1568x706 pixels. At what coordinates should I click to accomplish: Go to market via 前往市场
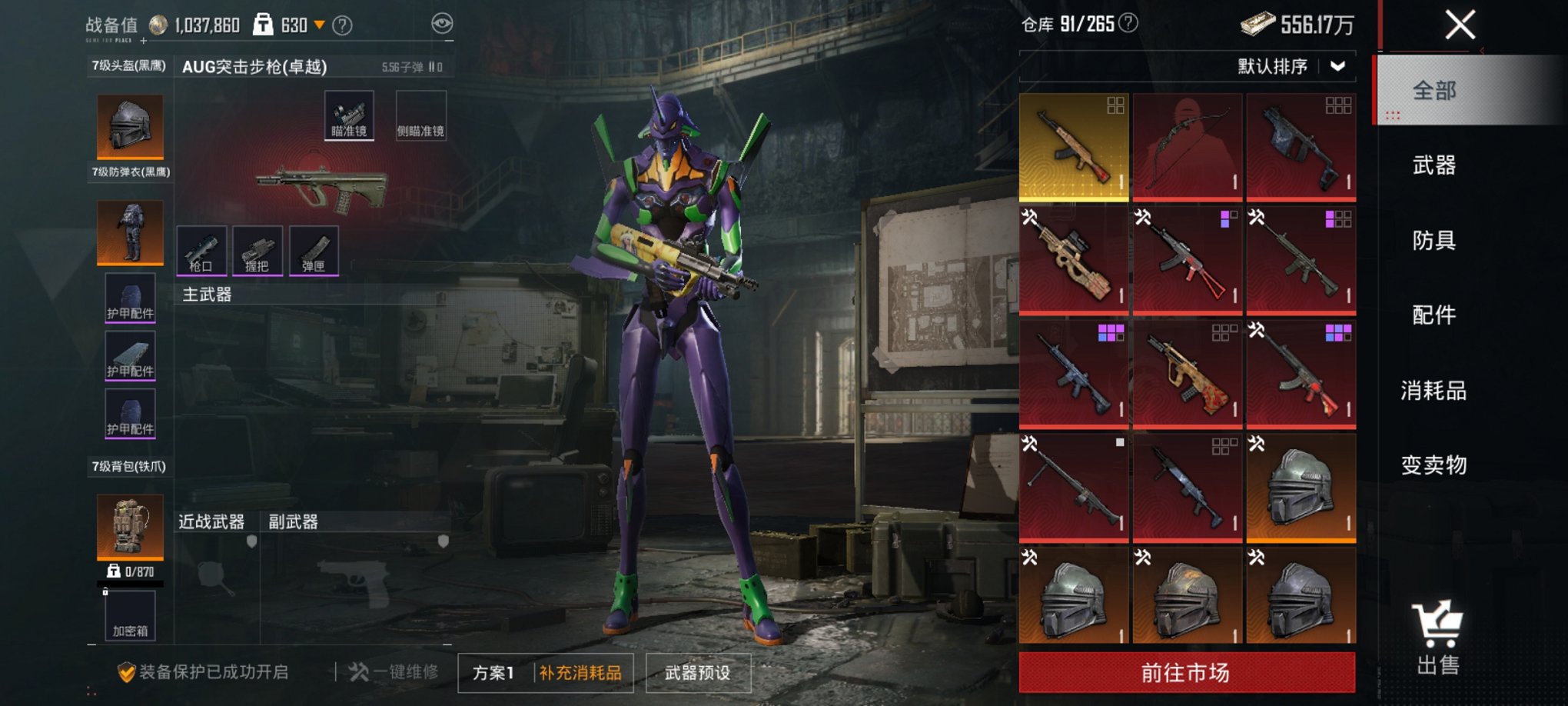point(1186,673)
